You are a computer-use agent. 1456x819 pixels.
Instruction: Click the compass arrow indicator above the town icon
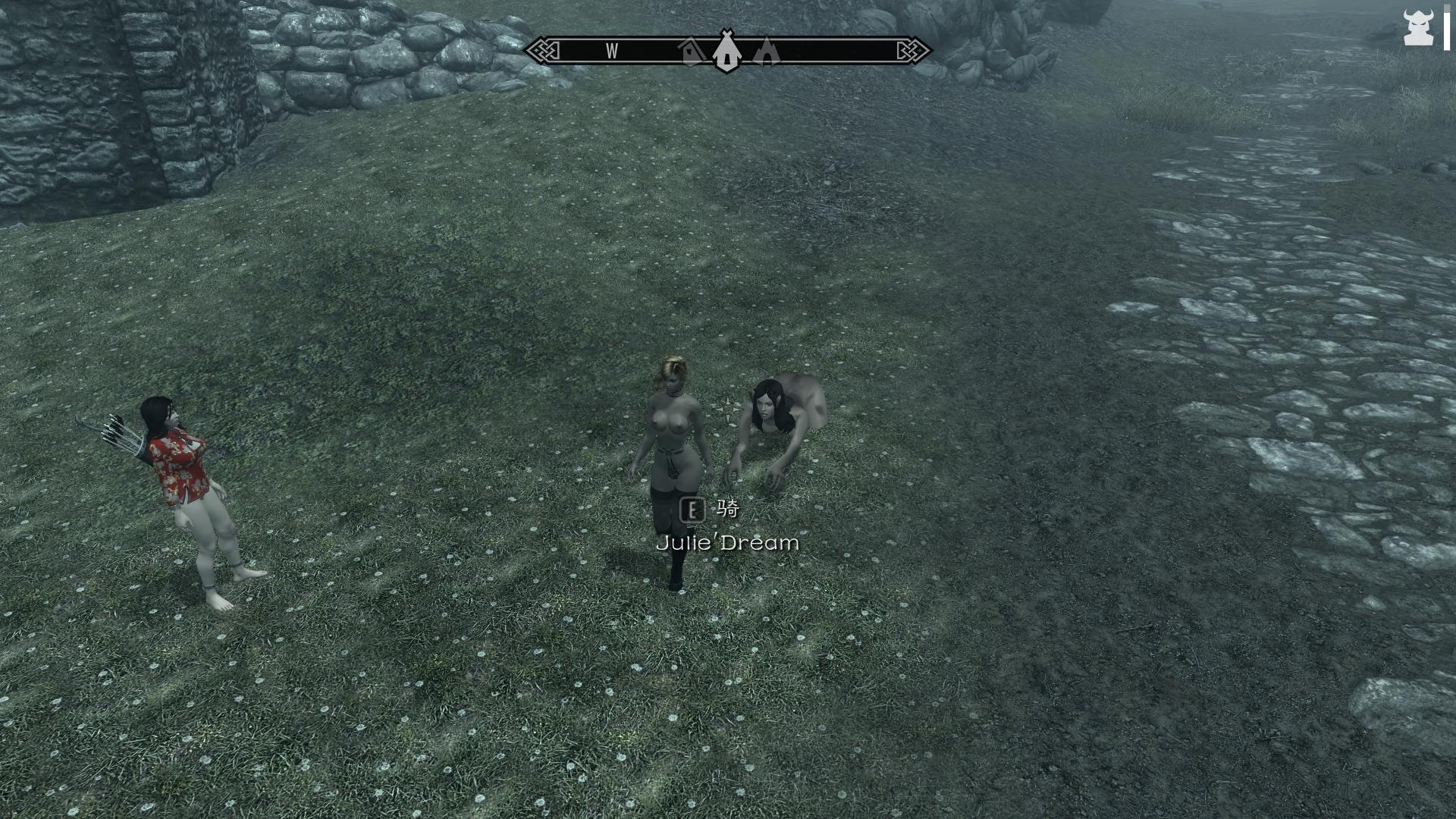coord(726,32)
